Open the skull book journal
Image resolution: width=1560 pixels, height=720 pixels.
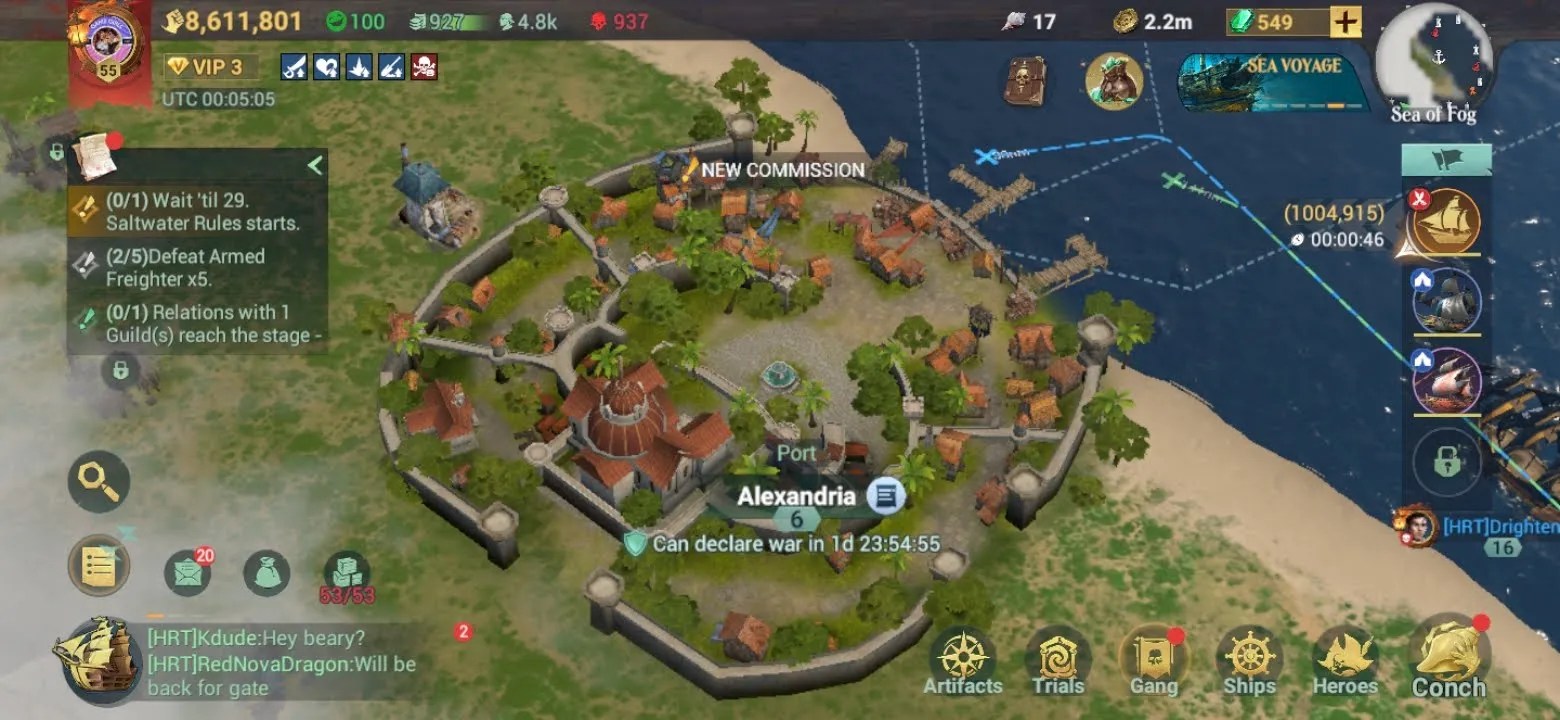1024,82
